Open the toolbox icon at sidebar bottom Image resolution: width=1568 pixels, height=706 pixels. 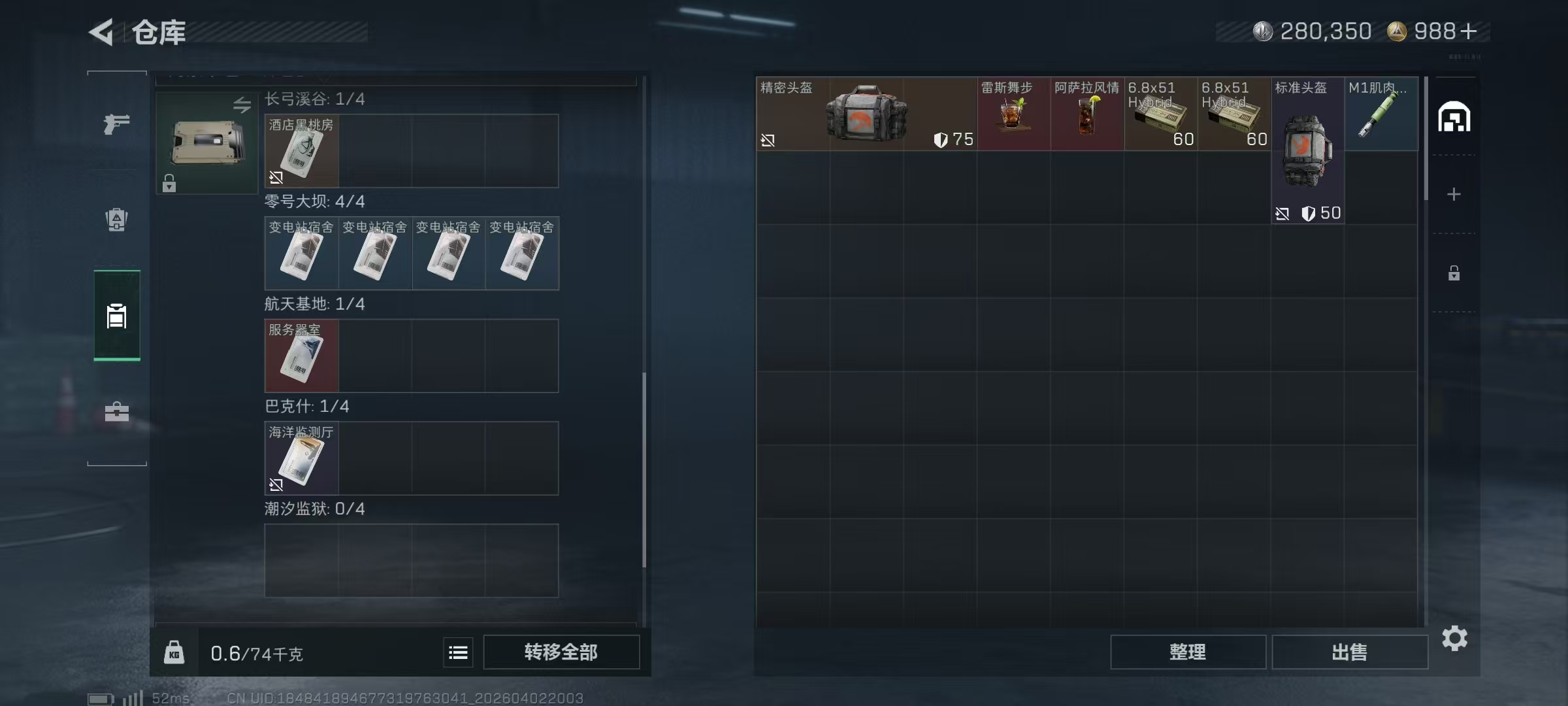pos(116,412)
